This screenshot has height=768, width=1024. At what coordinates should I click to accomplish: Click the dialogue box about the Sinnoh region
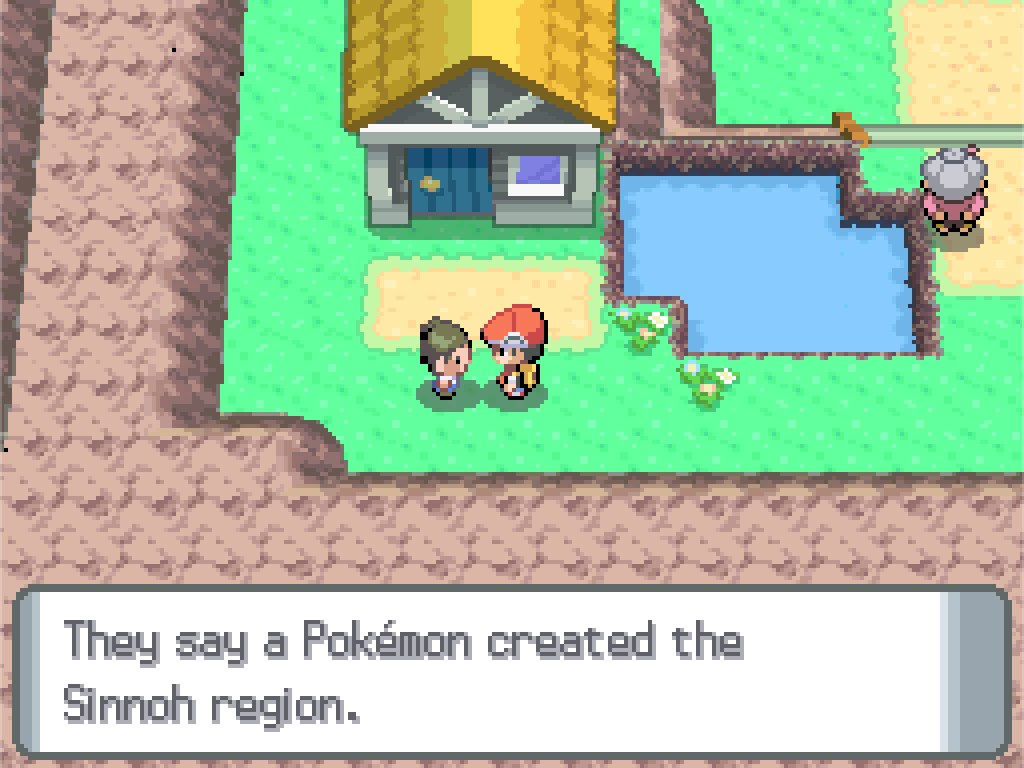pyautogui.click(x=510, y=670)
